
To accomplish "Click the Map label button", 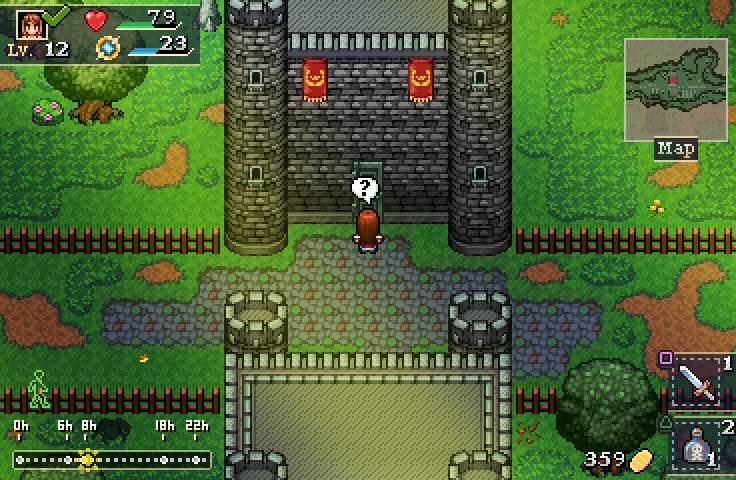I will [676, 149].
